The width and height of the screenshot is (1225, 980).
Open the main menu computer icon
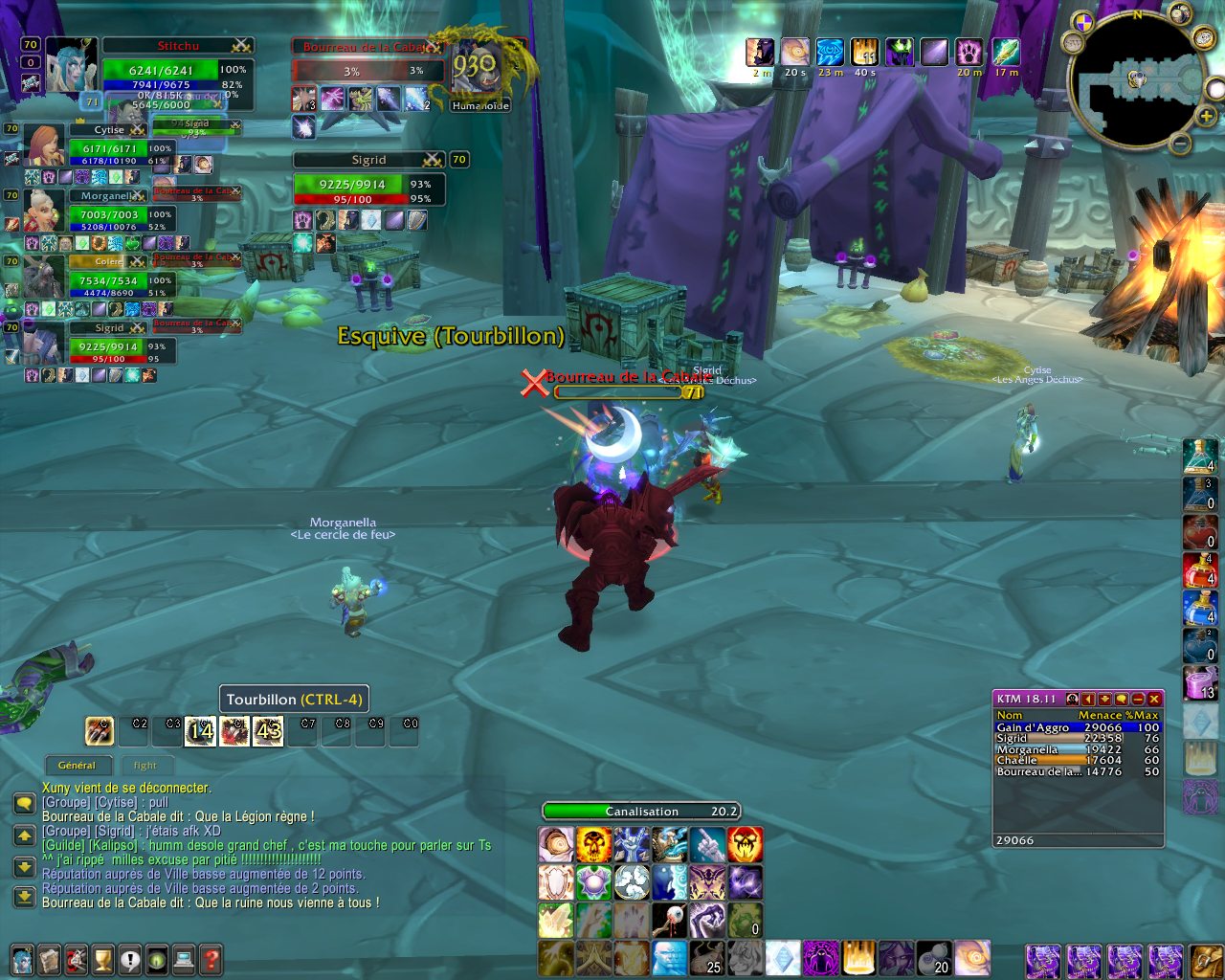tap(184, 958)
